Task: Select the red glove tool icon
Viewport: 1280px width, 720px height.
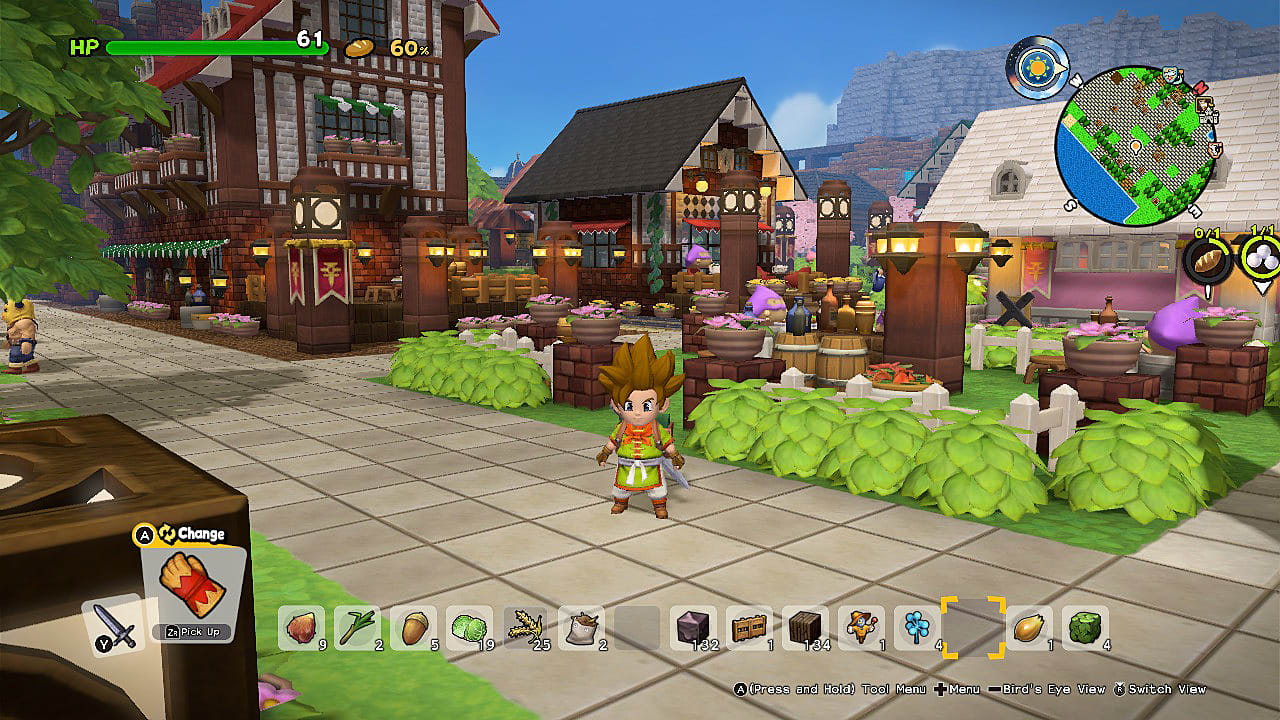Action: pyautogui.click(x=192, y=587)
